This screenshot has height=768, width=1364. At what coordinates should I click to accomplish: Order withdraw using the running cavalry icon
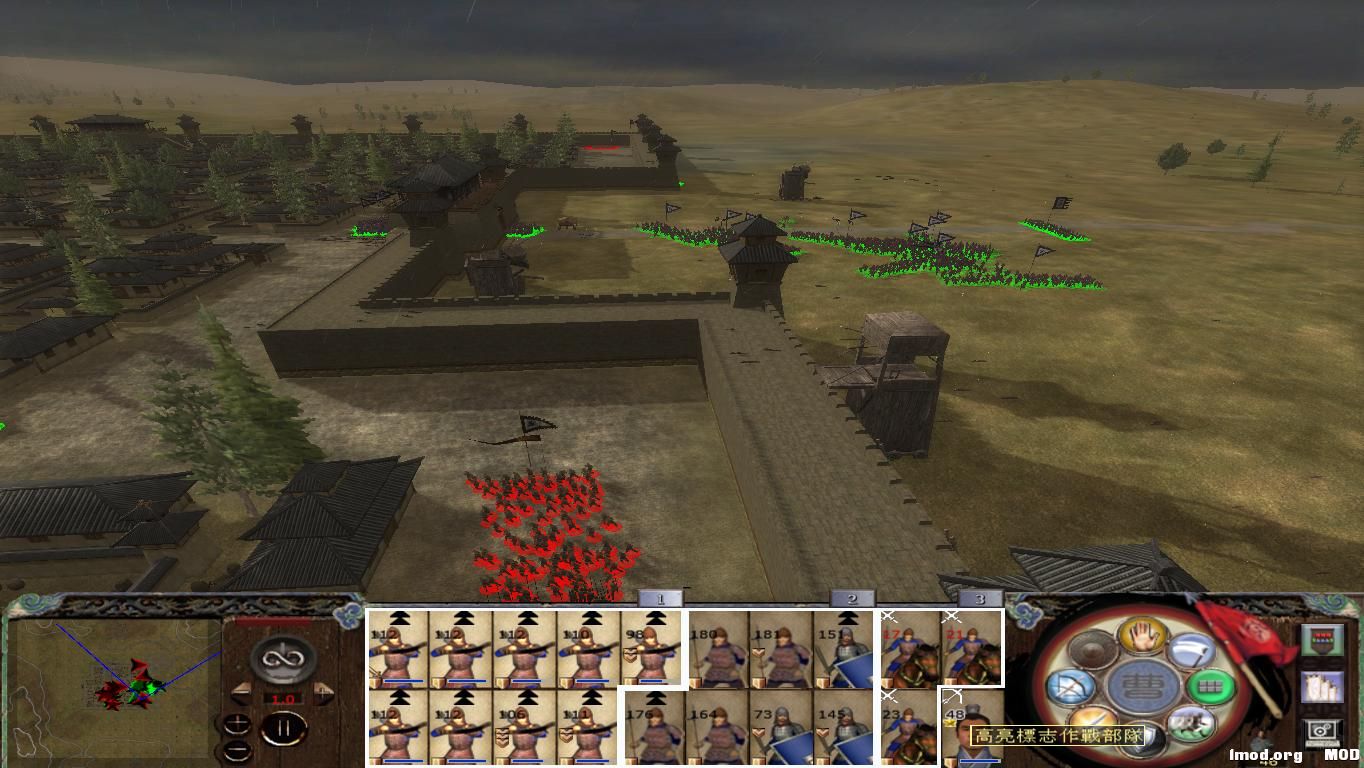click(x=1190, y=722)
